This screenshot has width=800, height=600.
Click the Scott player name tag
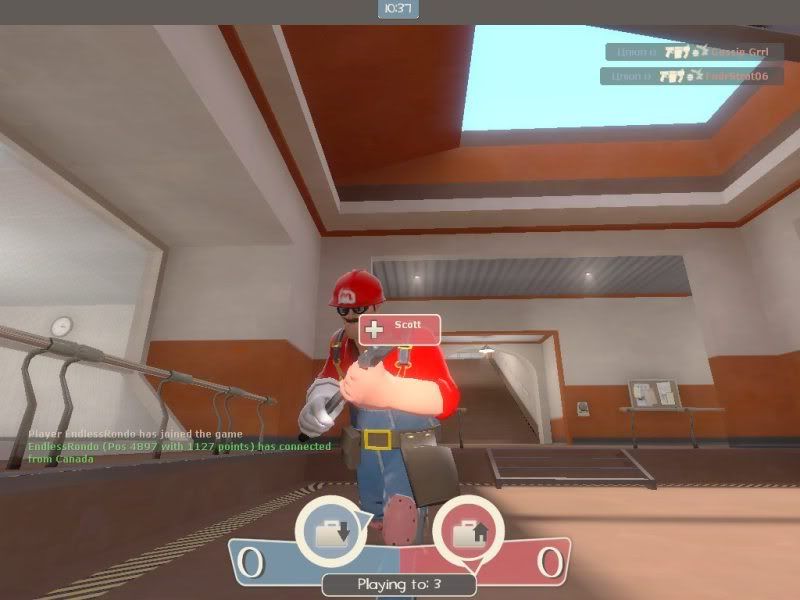point(401,328)
